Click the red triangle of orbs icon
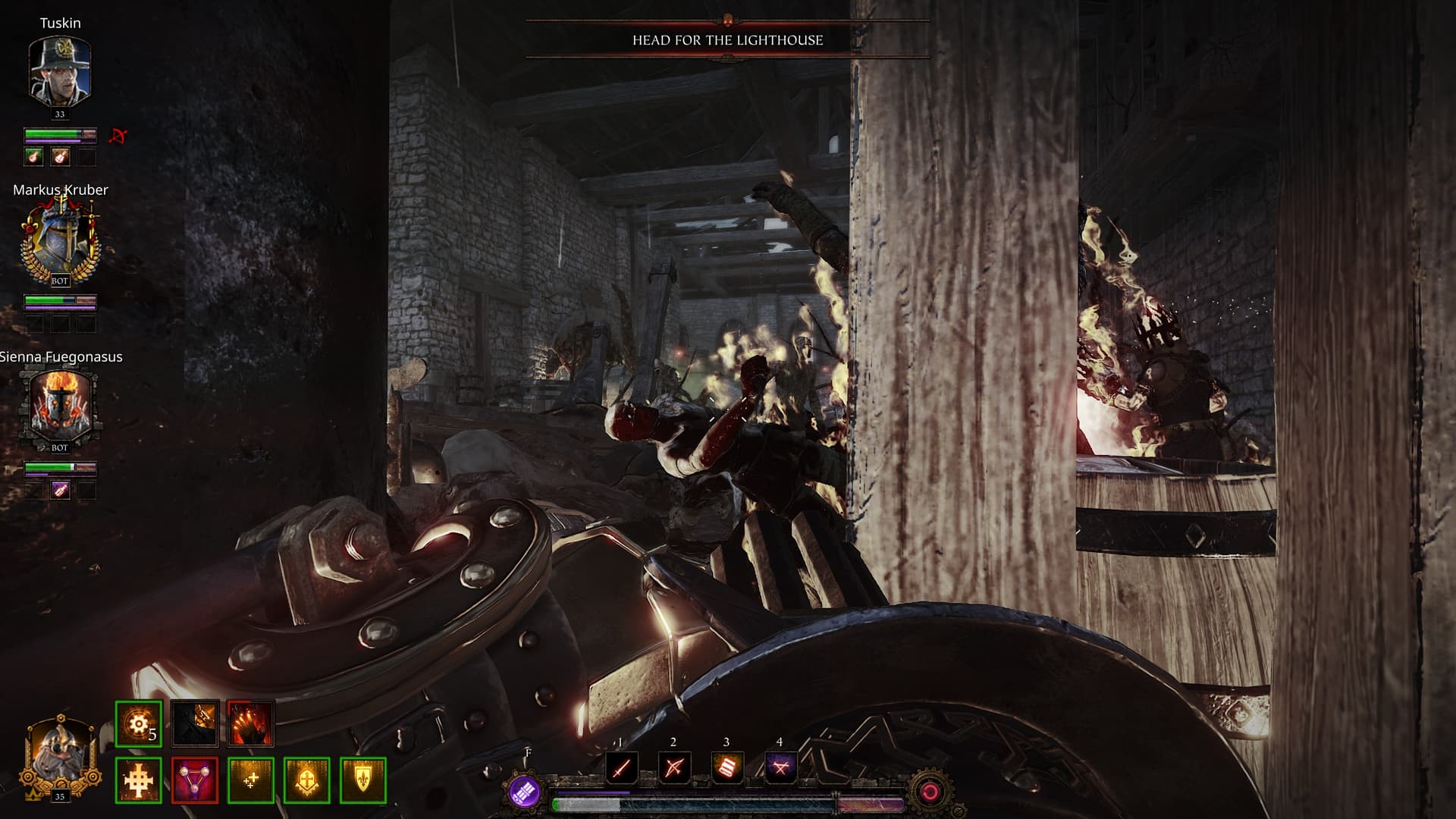The width and height of the screenshot is (1456, 819). pyautogui.click(x=195, y=780)
